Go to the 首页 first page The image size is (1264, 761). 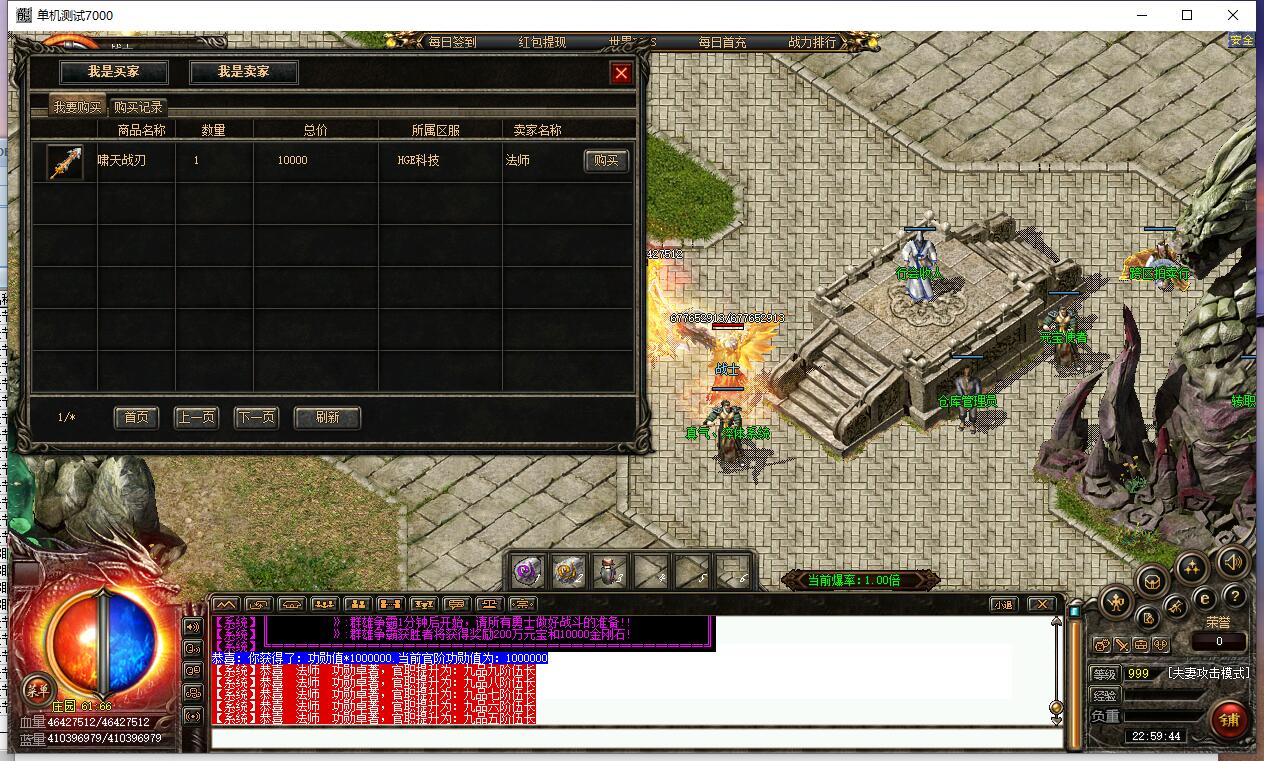click(136, 417)
